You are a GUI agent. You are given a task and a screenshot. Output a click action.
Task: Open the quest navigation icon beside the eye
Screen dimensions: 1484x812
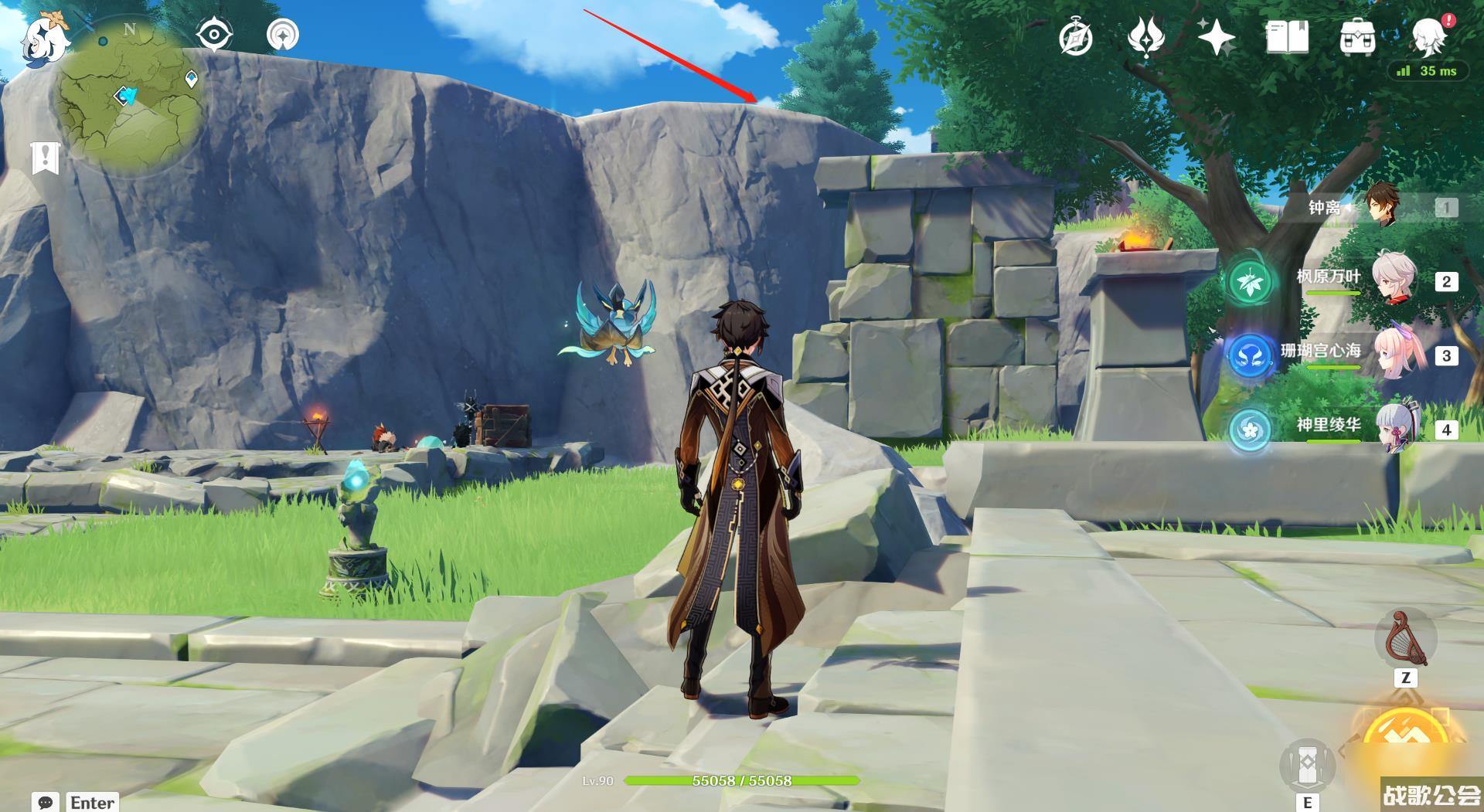[283, 36]
